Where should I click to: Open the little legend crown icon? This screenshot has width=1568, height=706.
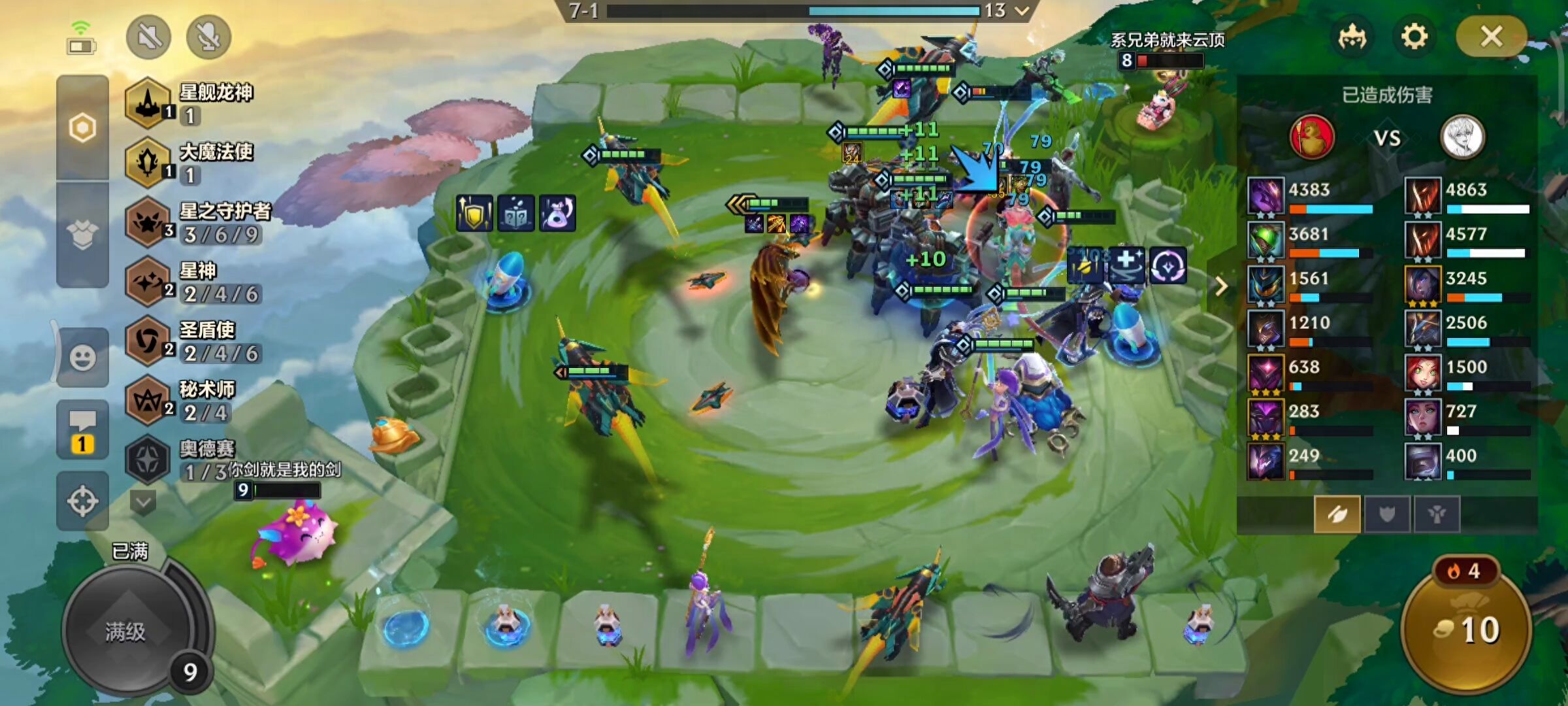(x=1352, y=37)
